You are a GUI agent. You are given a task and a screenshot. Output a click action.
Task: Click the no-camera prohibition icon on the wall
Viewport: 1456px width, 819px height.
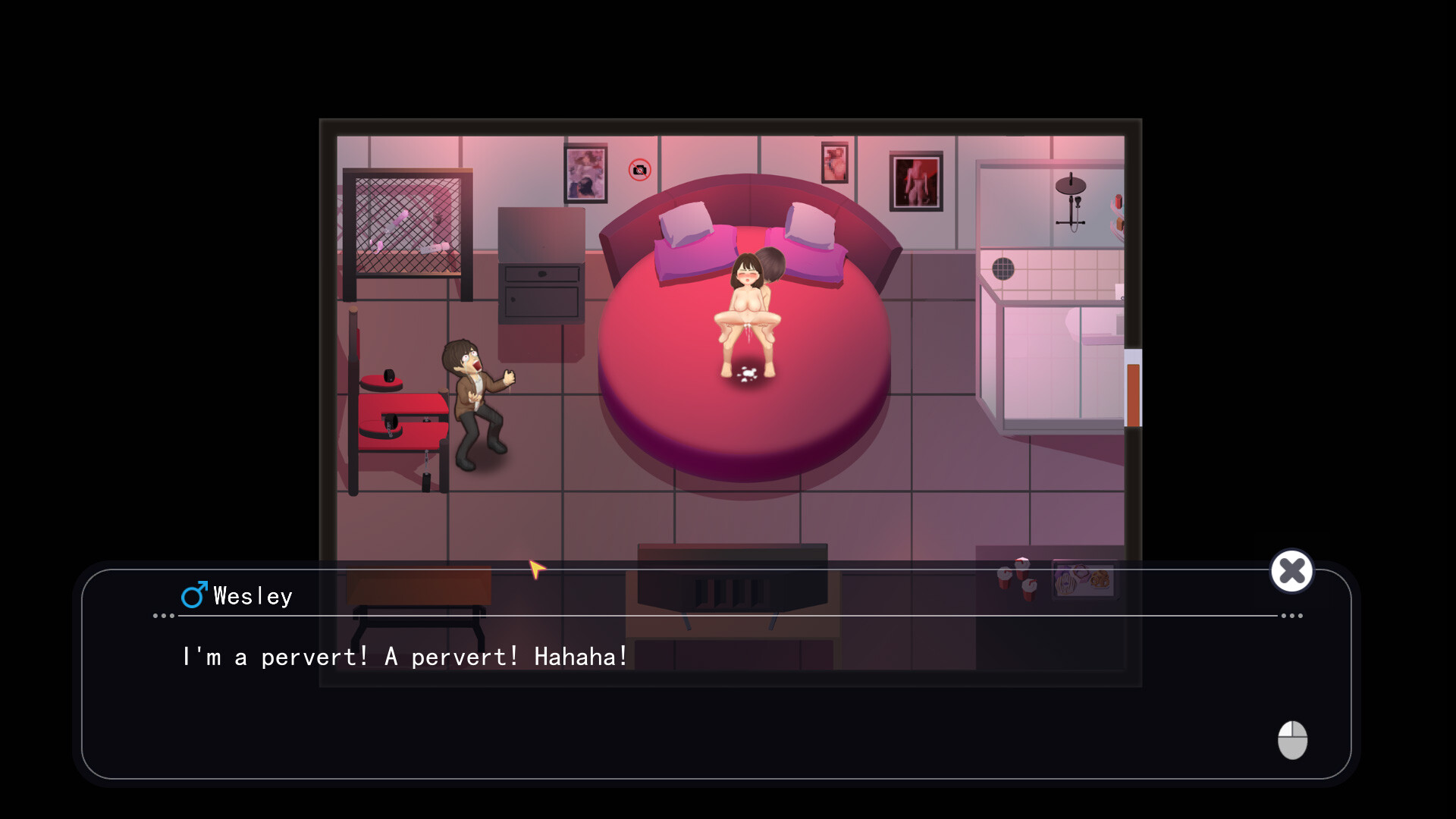pyautogui.click(x=639, y=171)
